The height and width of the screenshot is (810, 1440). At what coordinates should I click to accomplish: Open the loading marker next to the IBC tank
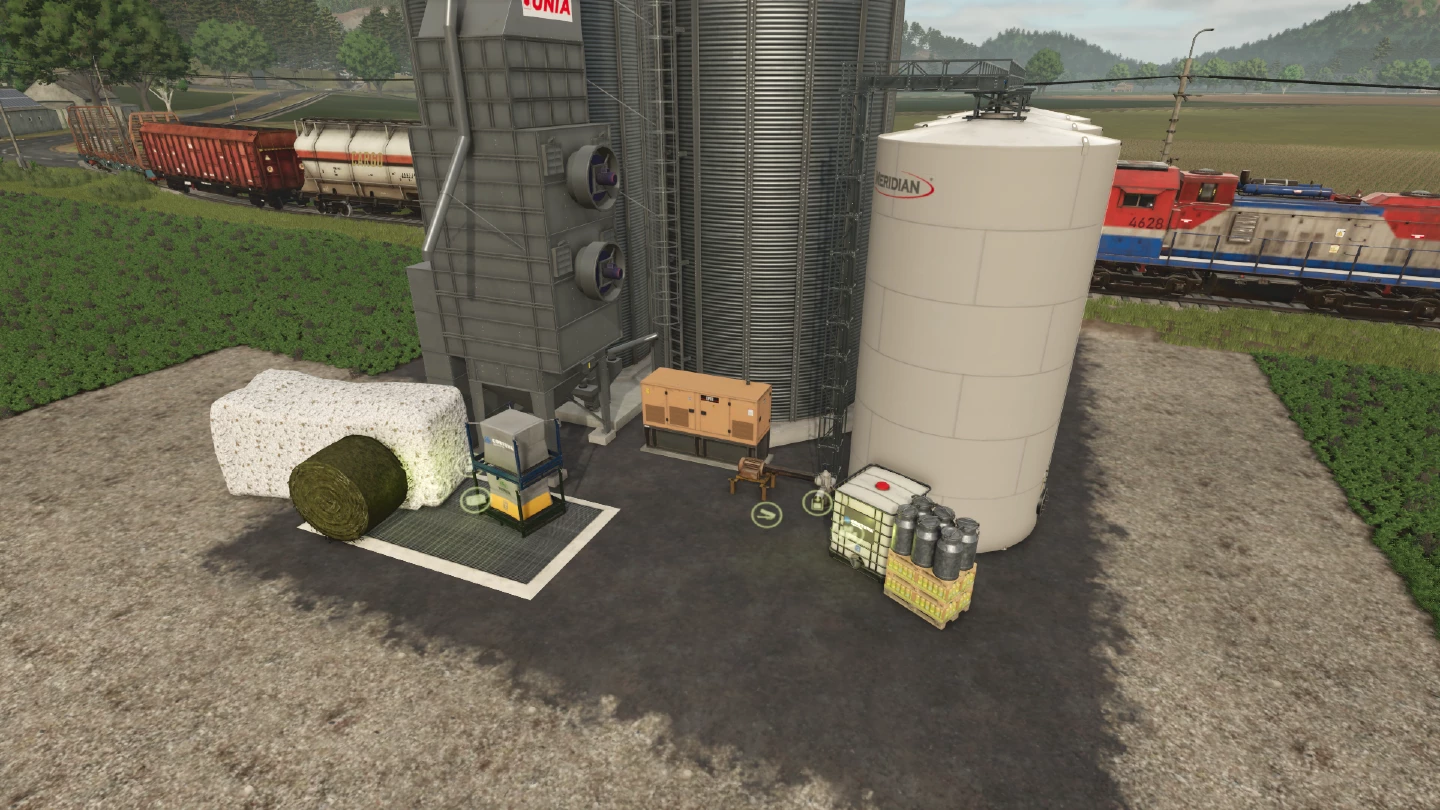(816, 503)
